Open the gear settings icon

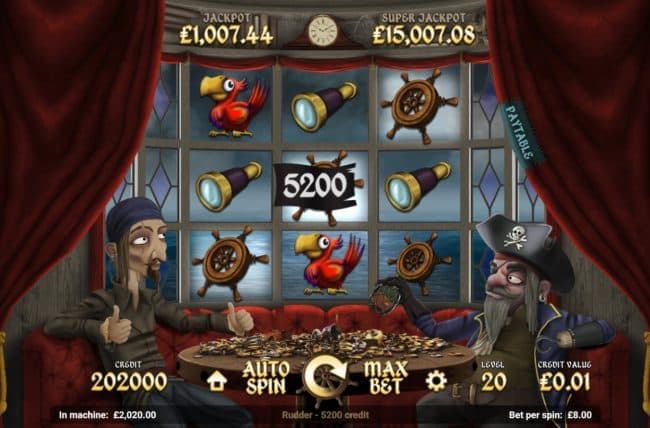point(435,380)
